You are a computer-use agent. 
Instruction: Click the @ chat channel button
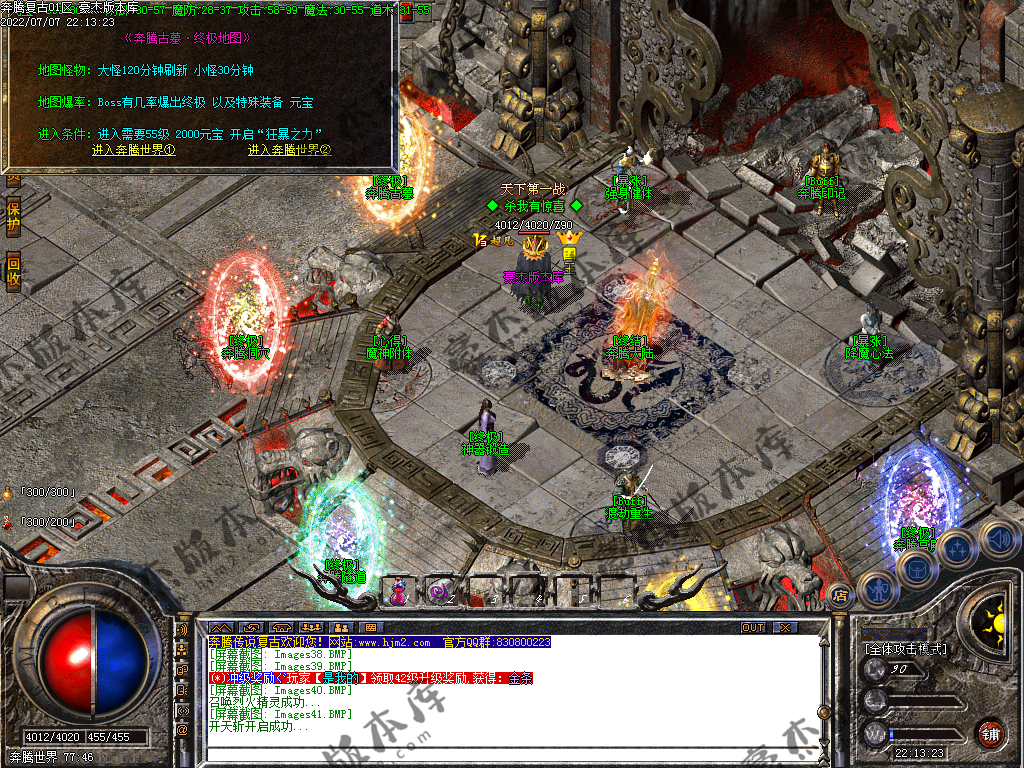click(183, 731)
